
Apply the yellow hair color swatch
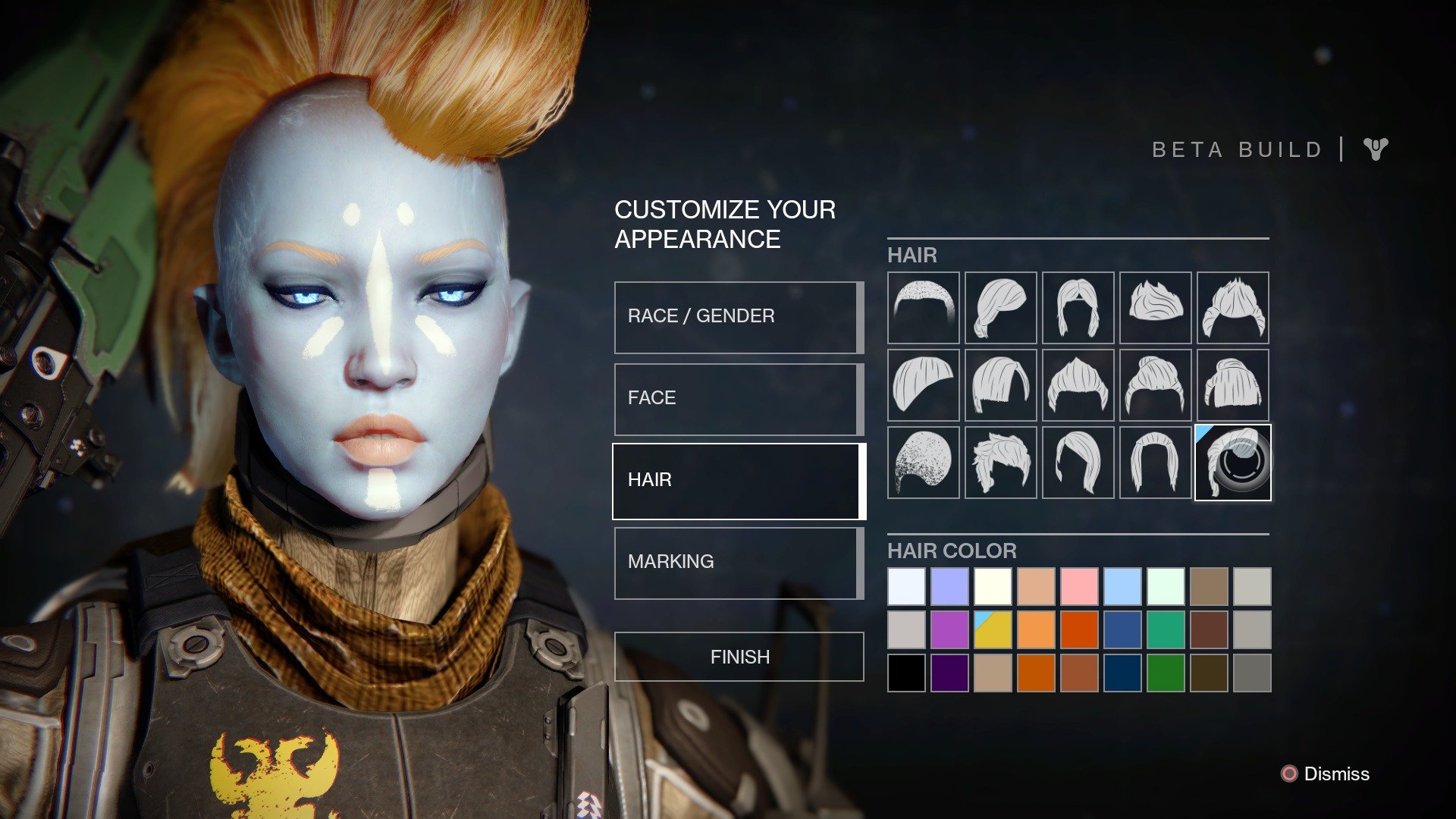point(993,629)
